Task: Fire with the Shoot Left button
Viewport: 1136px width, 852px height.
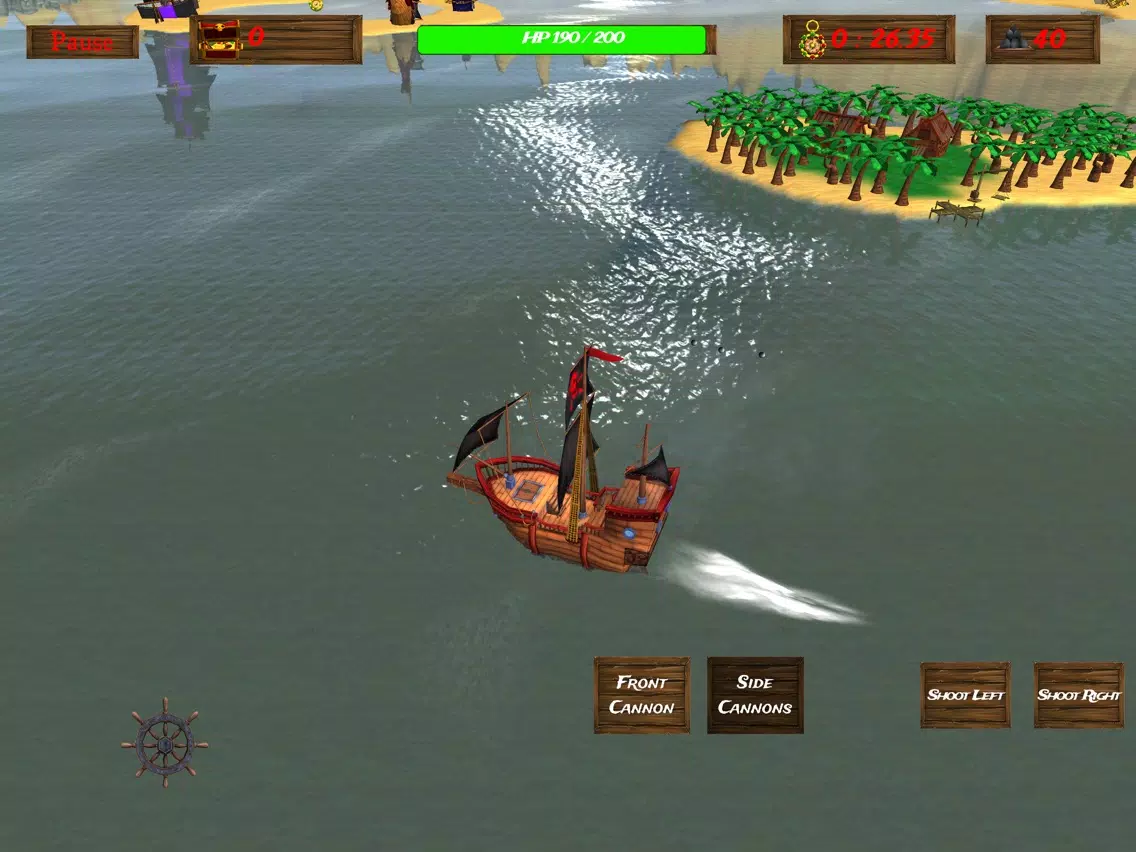Action: pos(965,695)
